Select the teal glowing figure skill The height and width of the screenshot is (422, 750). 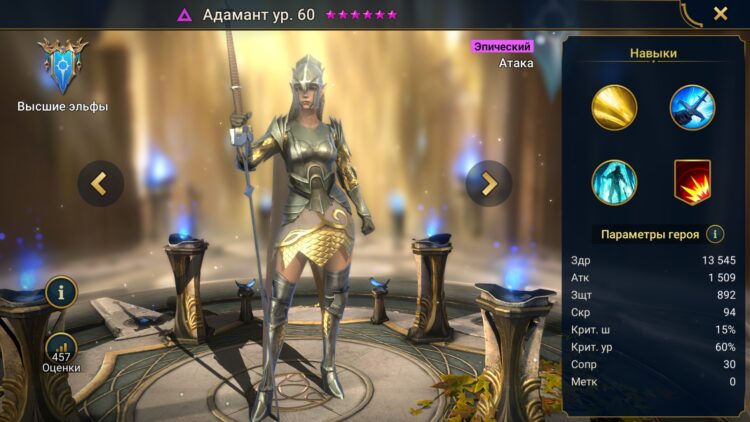point(614,183)
